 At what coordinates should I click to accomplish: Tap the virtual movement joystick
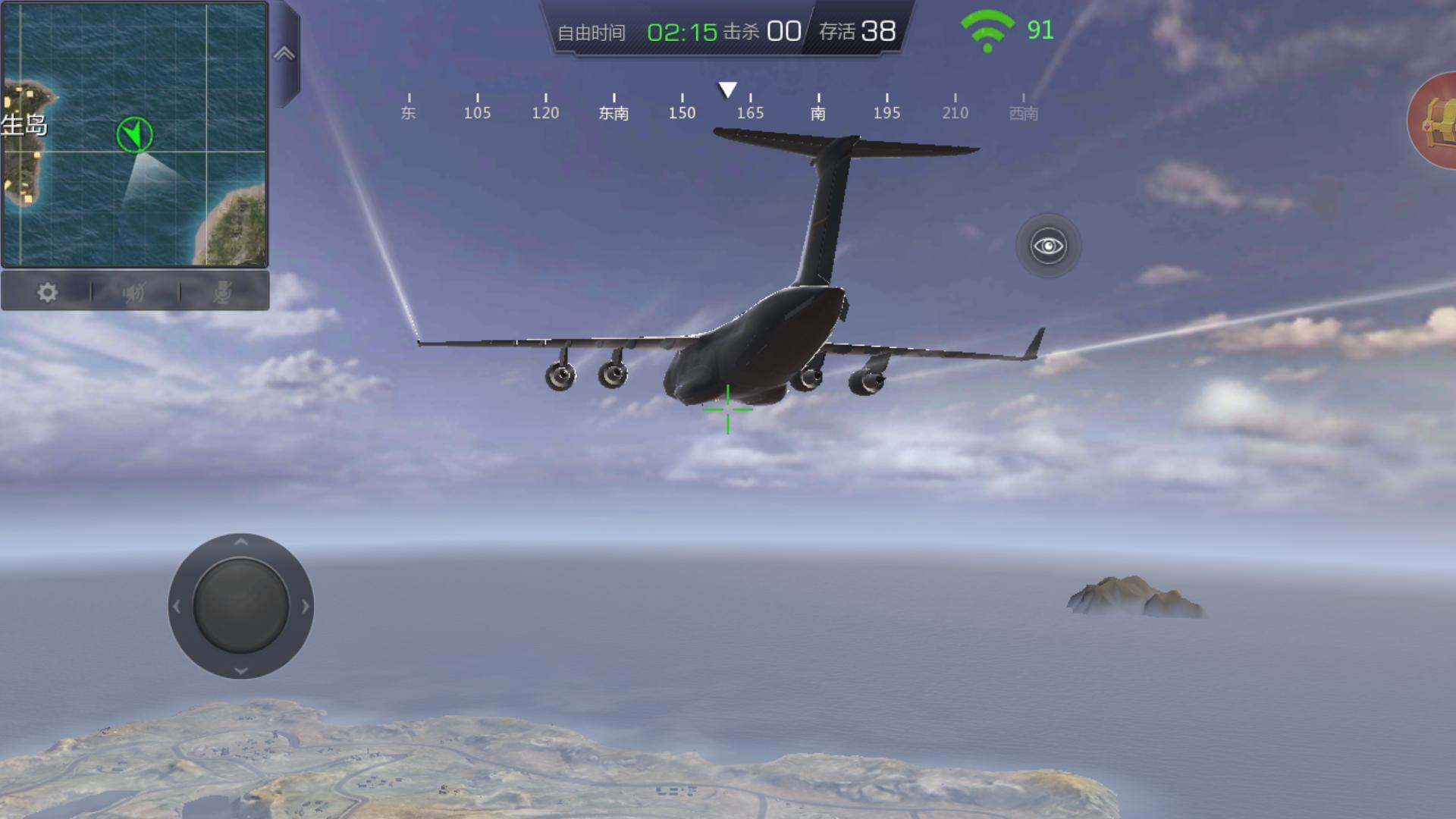click(240, 606)
